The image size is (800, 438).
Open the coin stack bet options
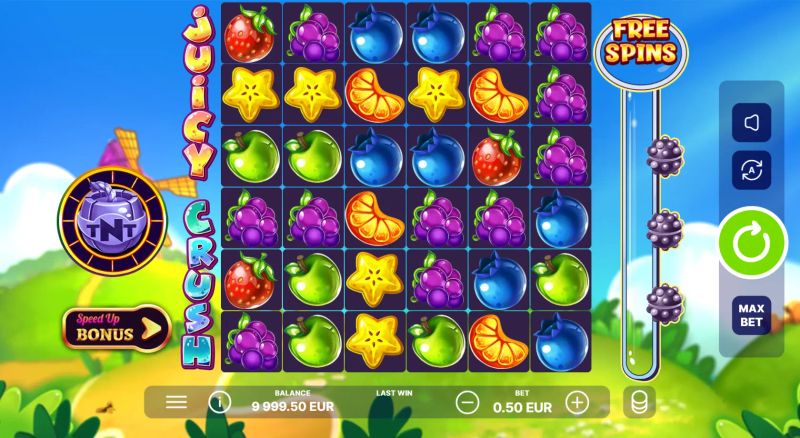(x=639, y=402)
